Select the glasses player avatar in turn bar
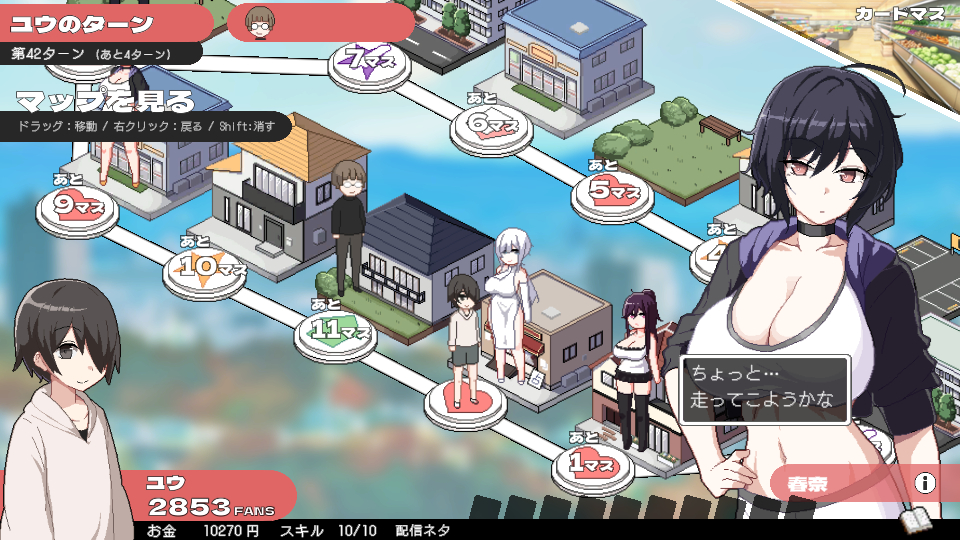 click(x=261, y=20)
